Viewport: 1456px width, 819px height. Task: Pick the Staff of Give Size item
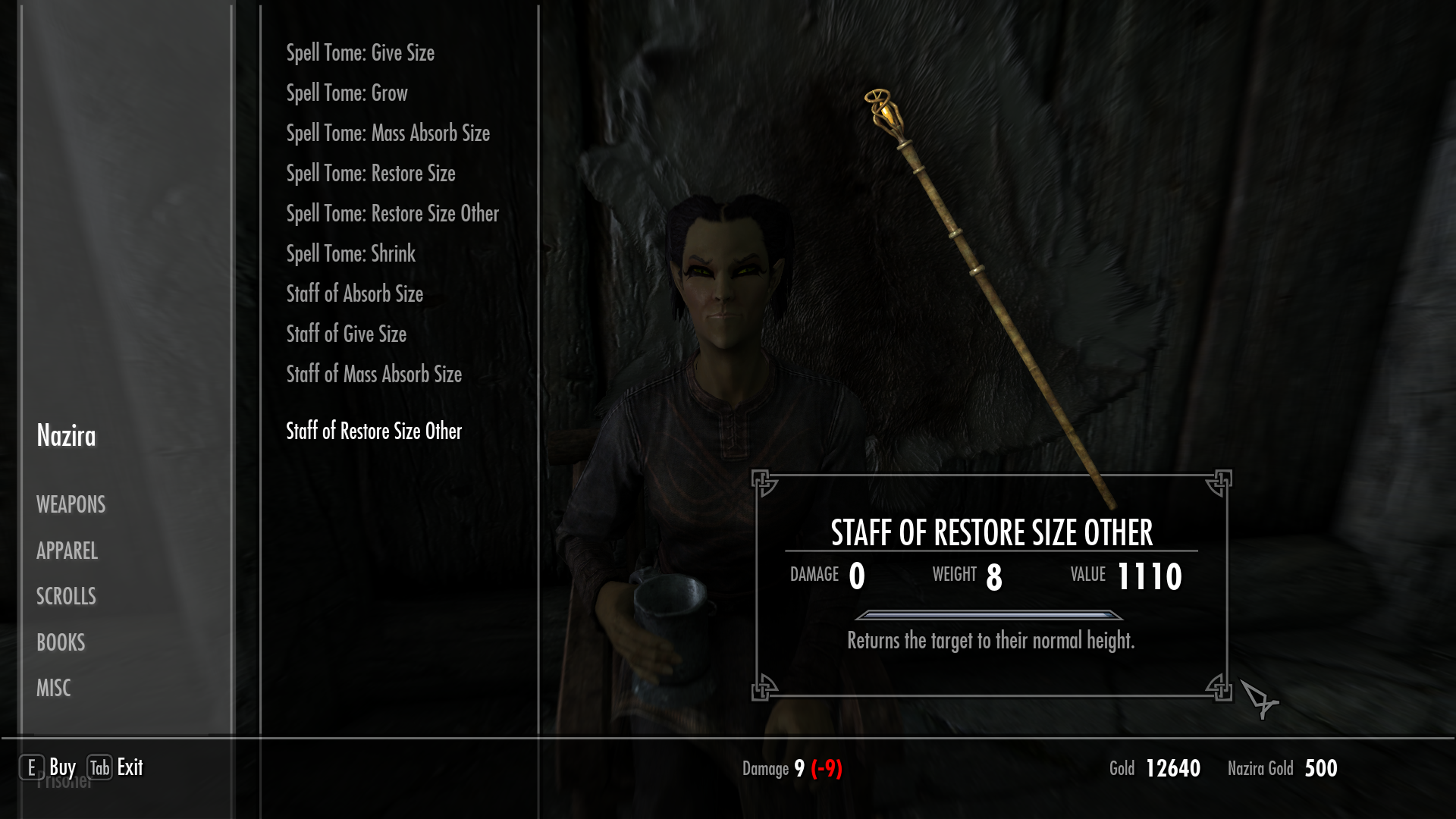coord(346,334)
